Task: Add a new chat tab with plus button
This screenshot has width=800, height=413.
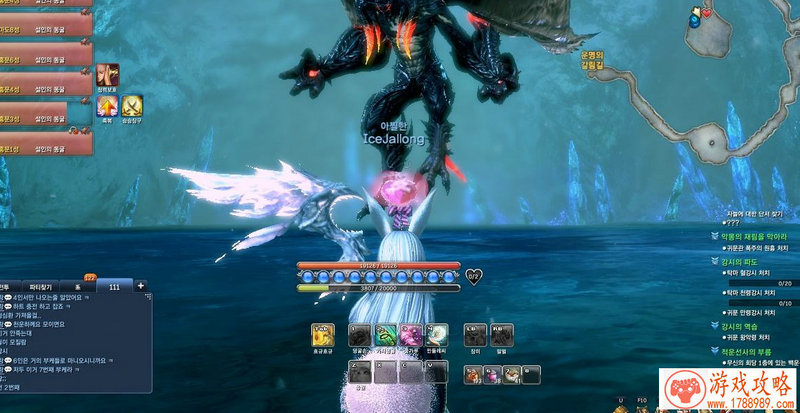Action: click(140, 286)
